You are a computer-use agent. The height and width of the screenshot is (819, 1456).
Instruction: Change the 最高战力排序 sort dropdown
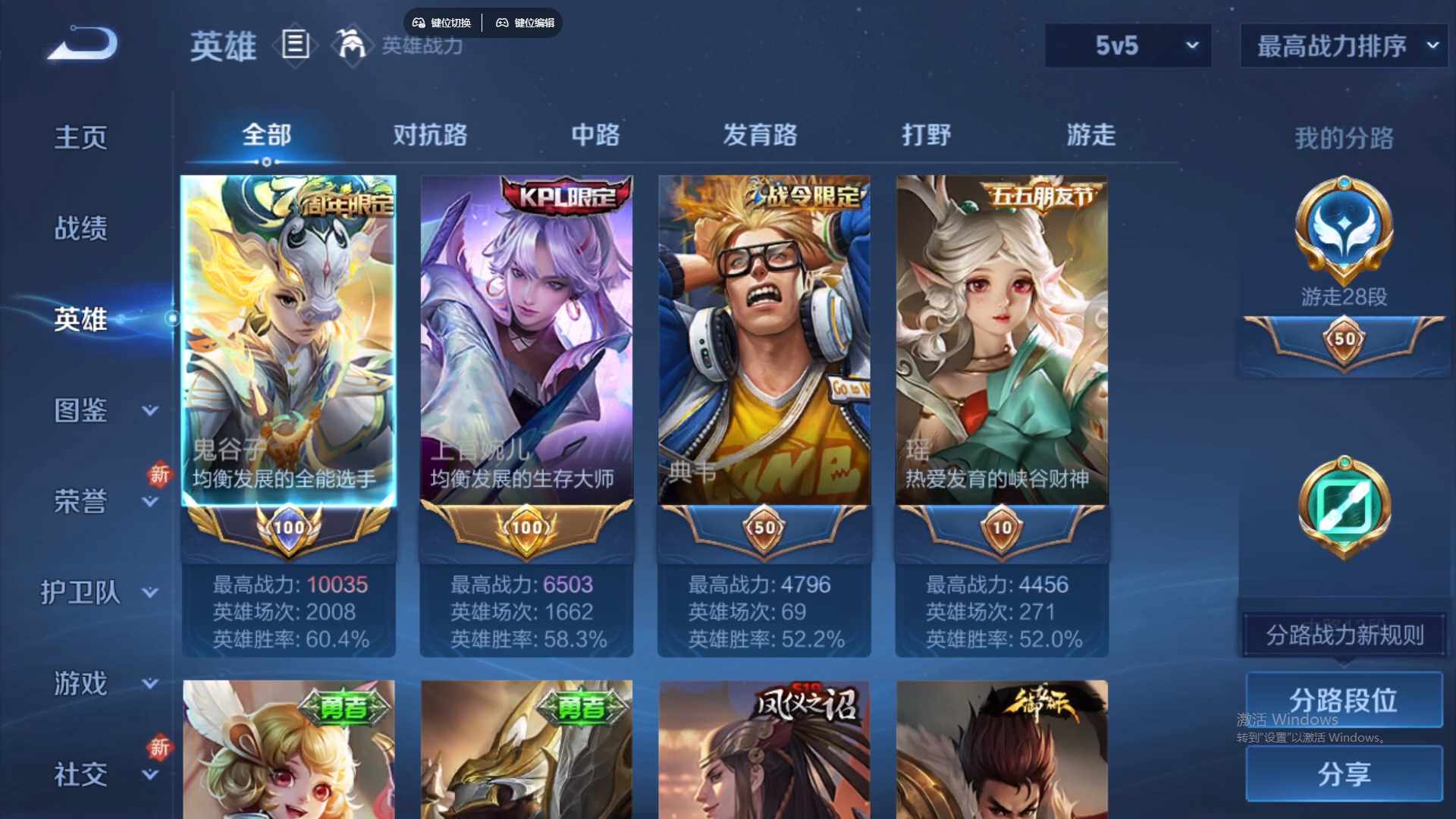pyautogui.click(x=1344, y=45)
